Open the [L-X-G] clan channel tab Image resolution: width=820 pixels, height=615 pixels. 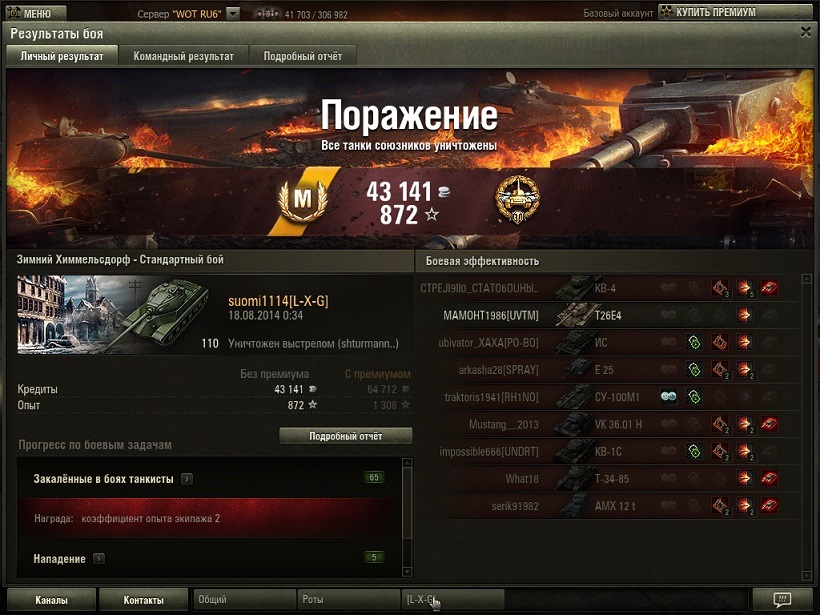(x=452, y=600)
